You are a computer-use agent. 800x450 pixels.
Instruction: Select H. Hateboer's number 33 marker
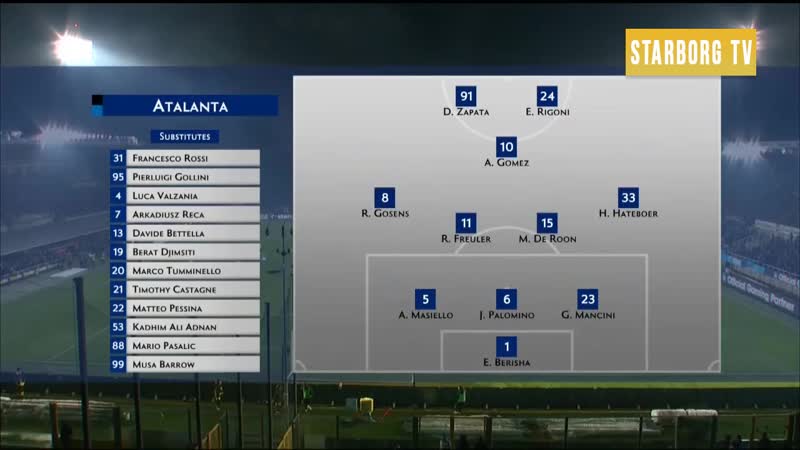tap(628, 198)
